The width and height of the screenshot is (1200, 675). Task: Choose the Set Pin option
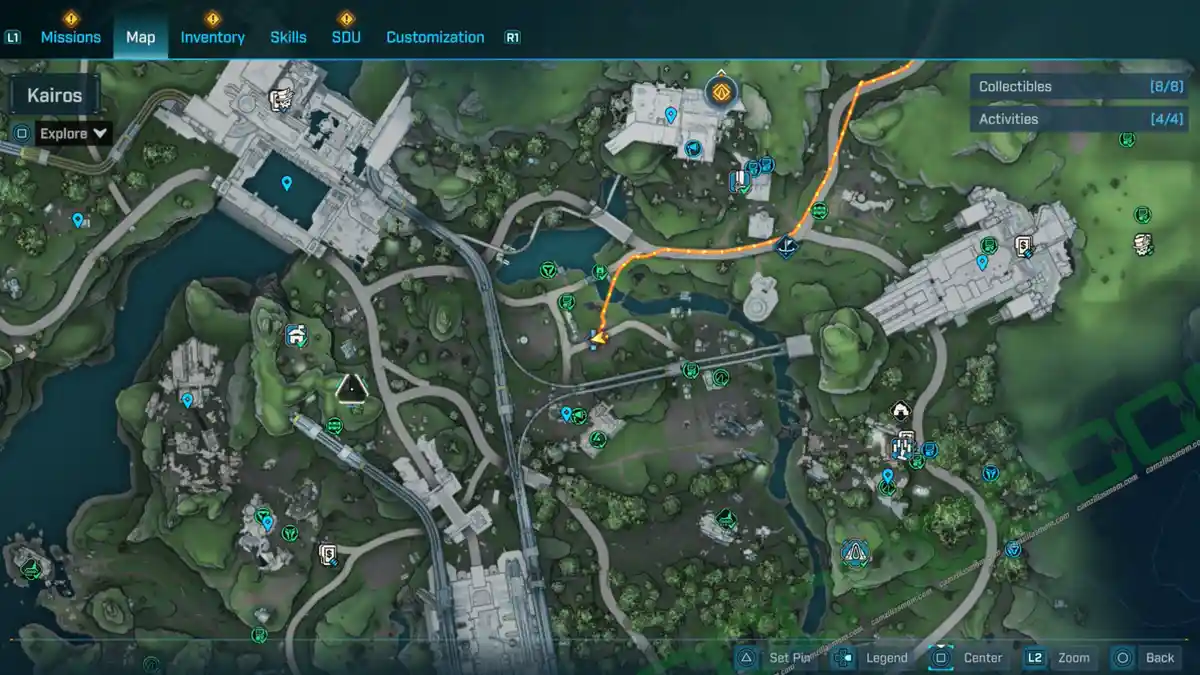tap(777, 657)
